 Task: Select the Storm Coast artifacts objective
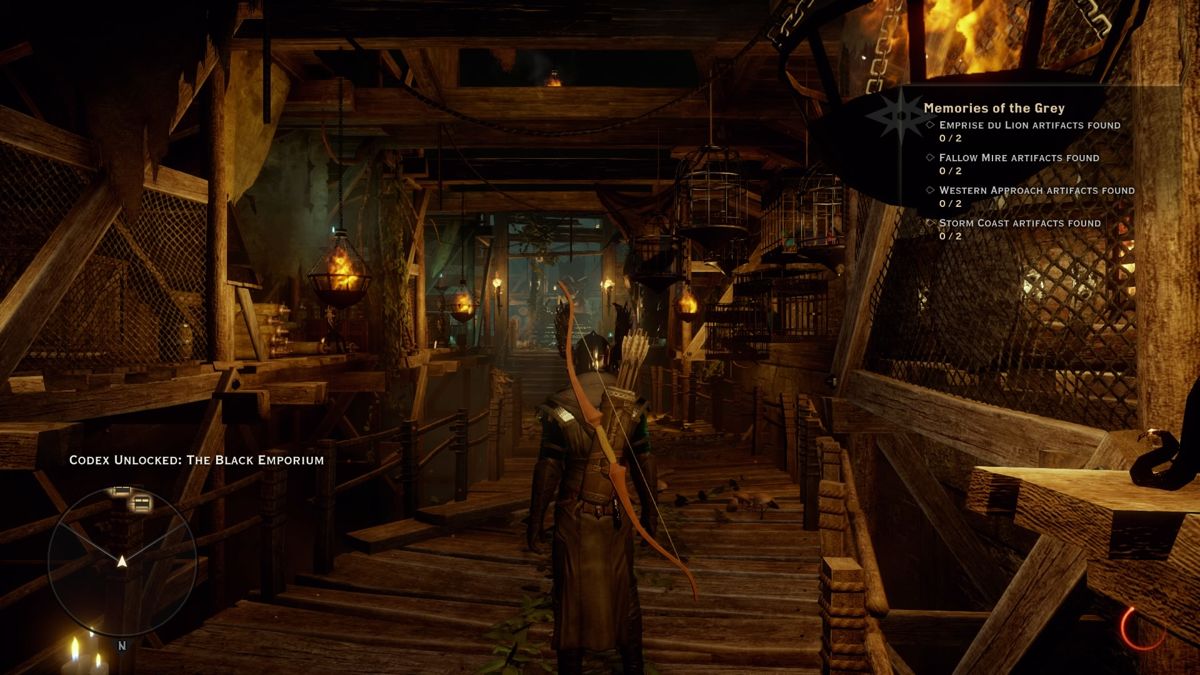1019,223
